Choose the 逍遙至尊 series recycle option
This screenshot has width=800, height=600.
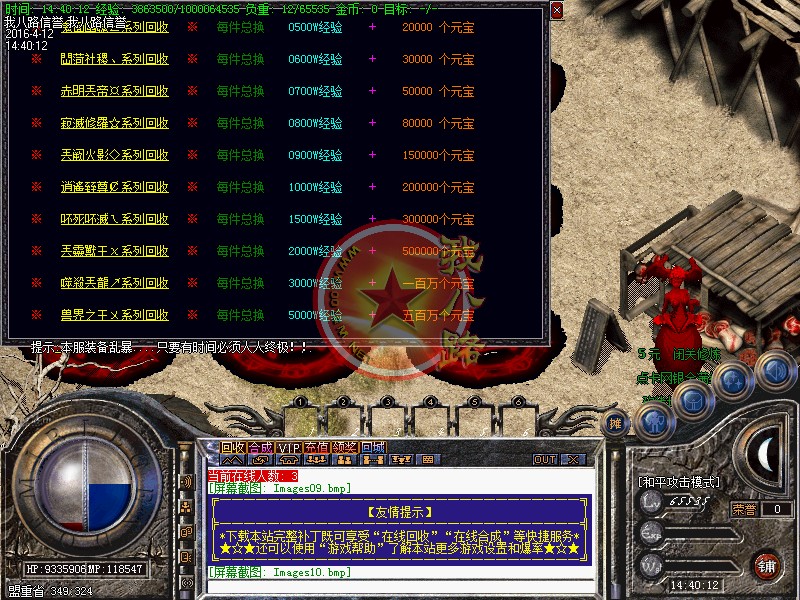114,187
